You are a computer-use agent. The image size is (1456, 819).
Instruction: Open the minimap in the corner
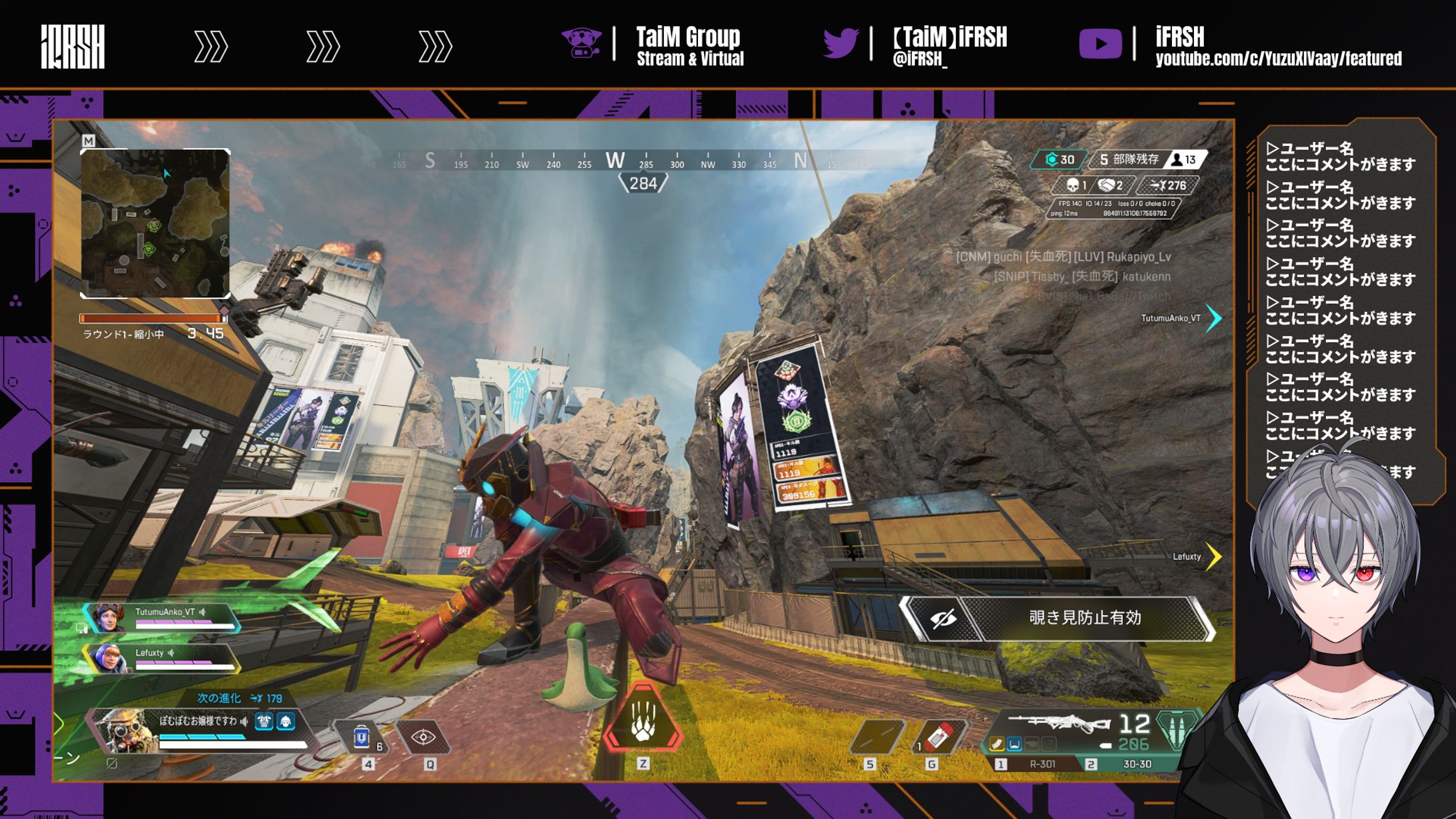[155, 223]
